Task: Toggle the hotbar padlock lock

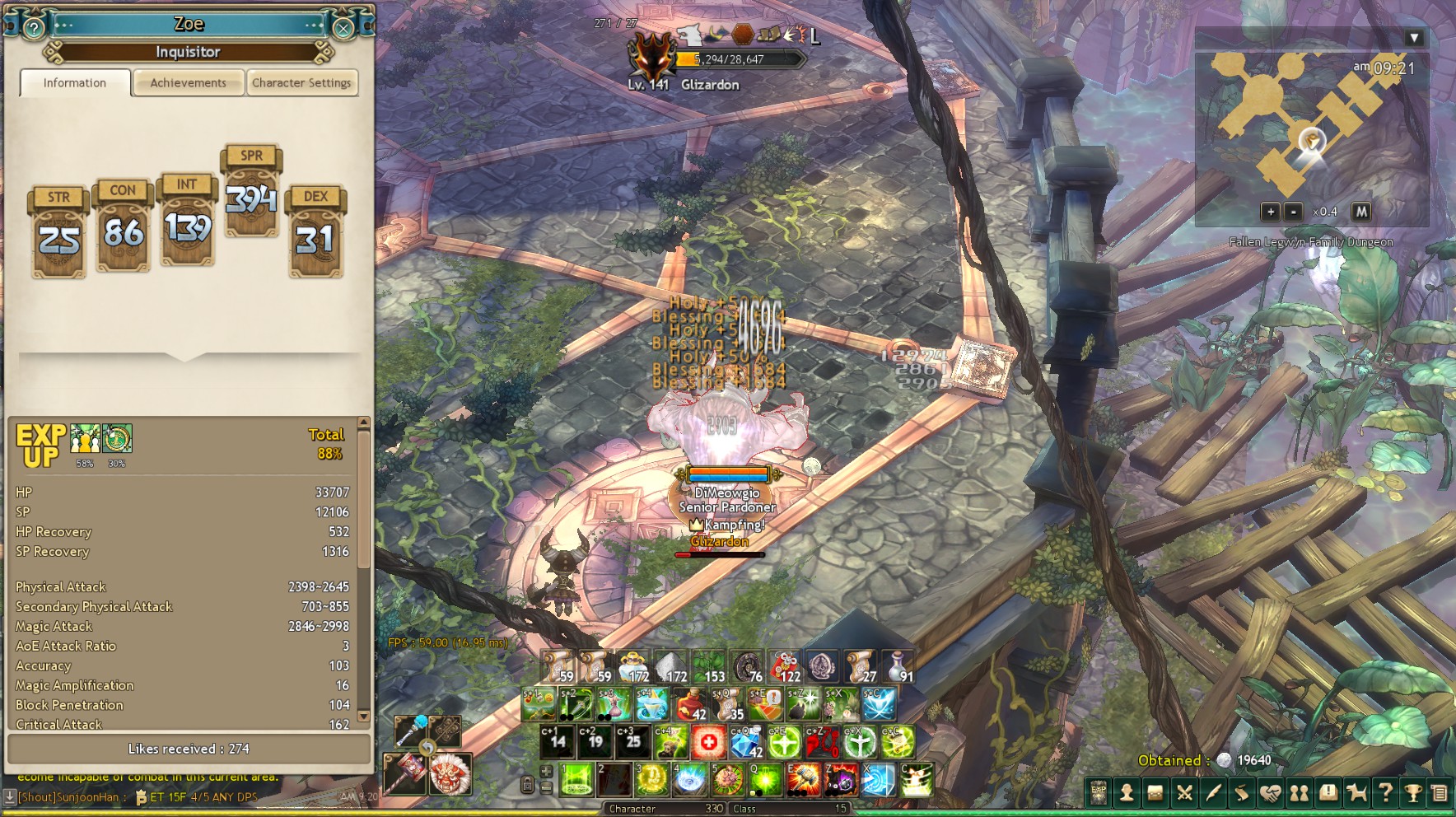Action: pos(528,784)
